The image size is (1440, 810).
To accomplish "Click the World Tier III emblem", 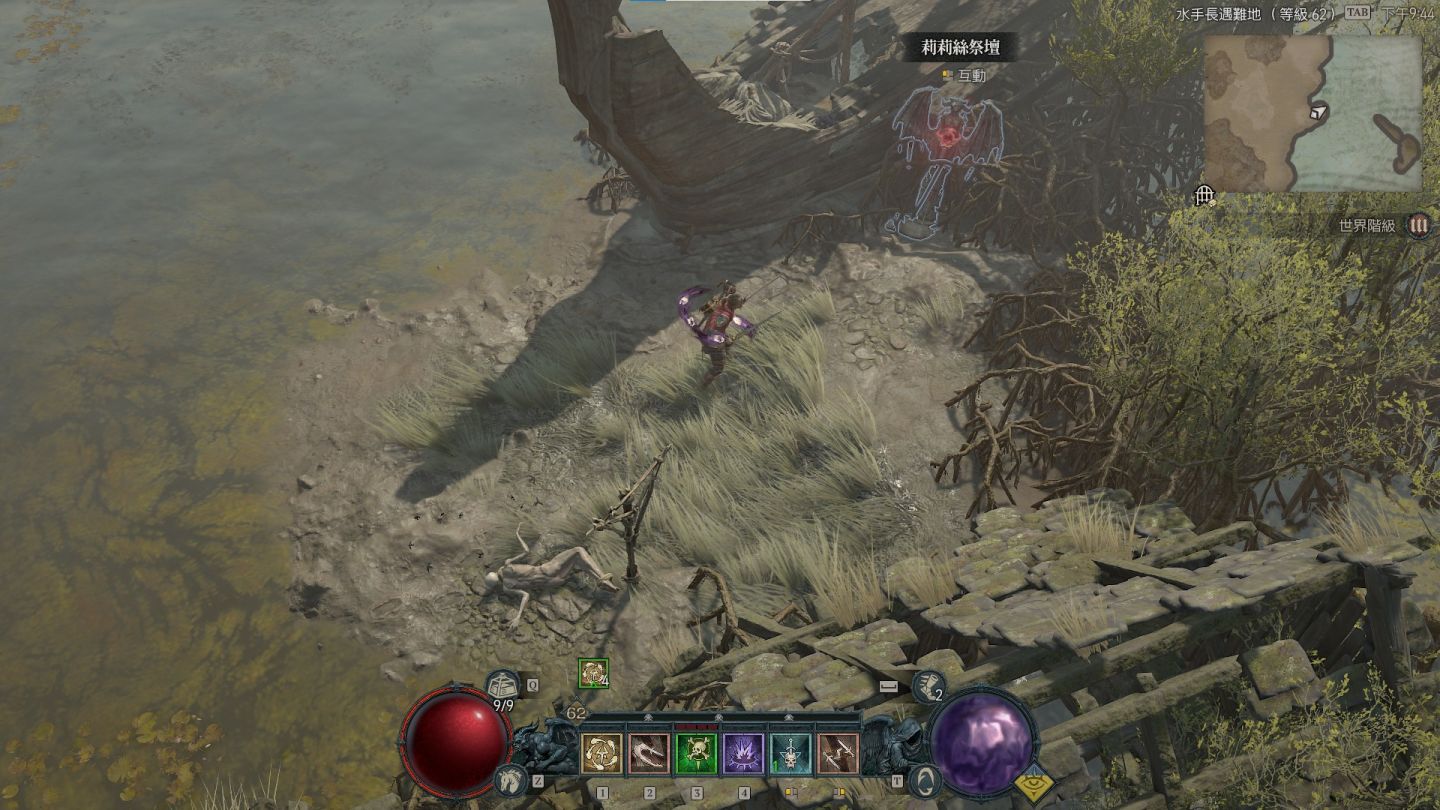I will coord(1418,225).
